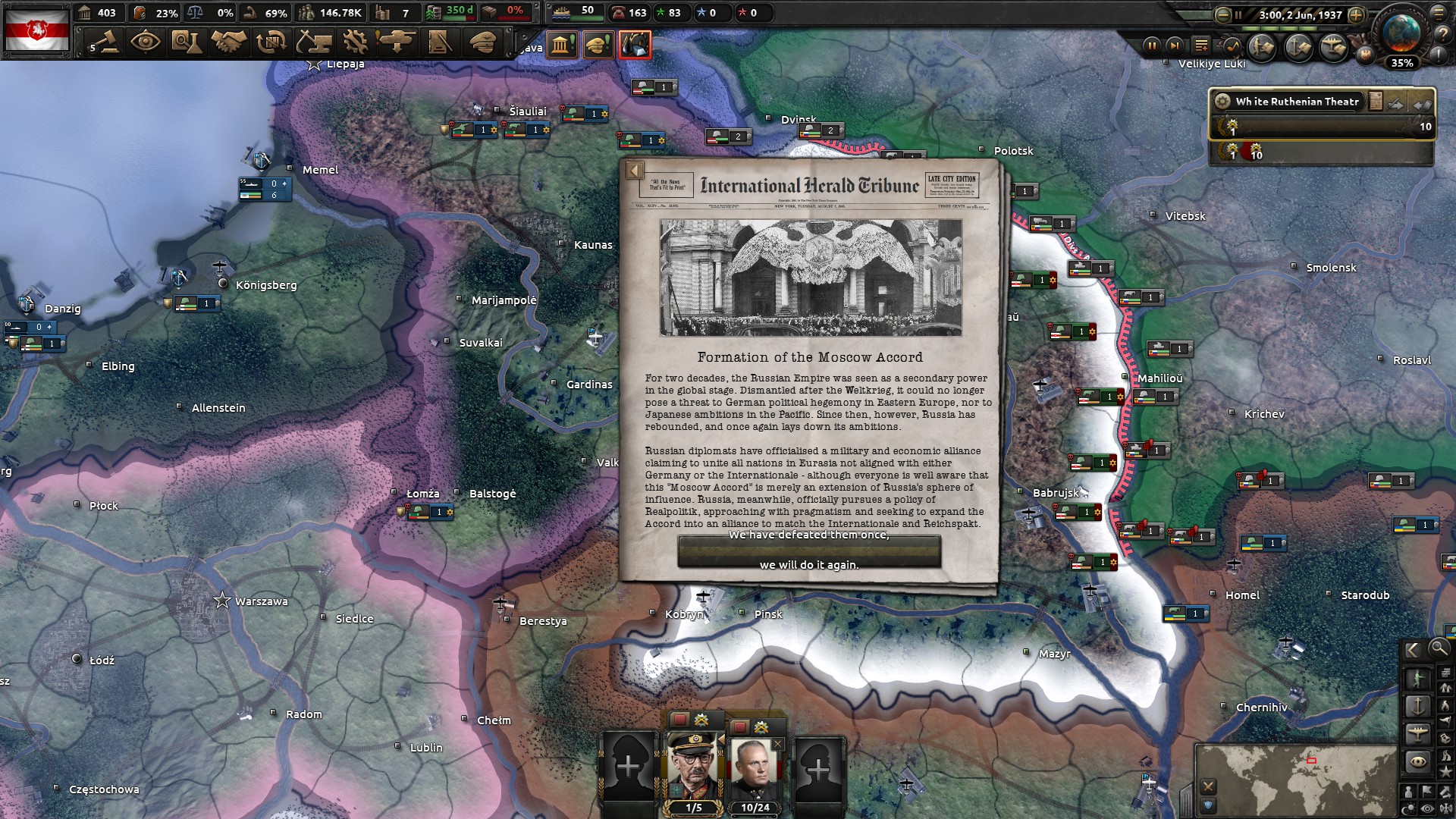
Task: Click the newspaper back arrow
Action: 635,170
